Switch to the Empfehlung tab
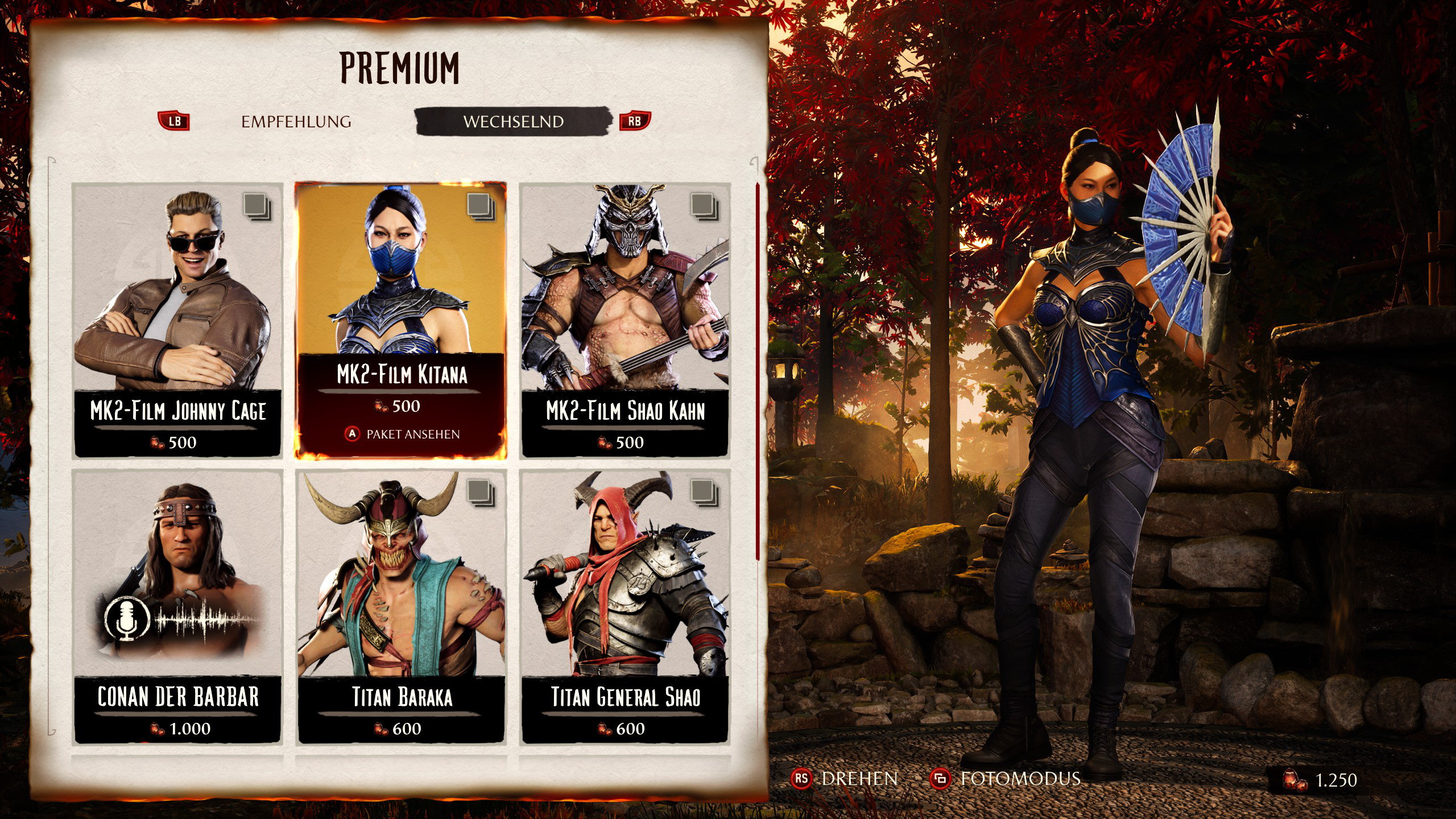Viewport: 1456px width, 819px height. [x=296, y=122]
